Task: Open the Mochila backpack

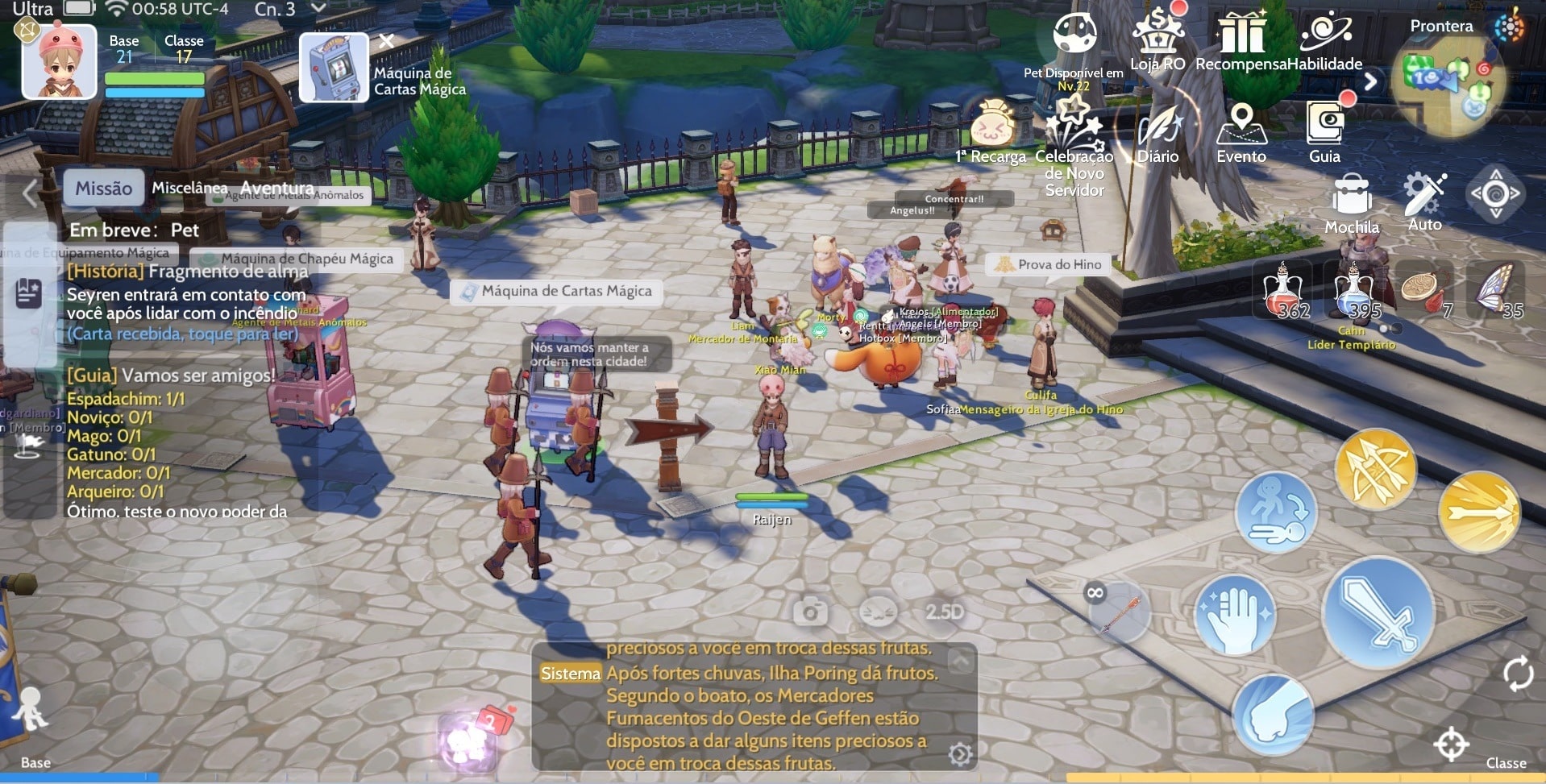Action: click(1351, 193)
